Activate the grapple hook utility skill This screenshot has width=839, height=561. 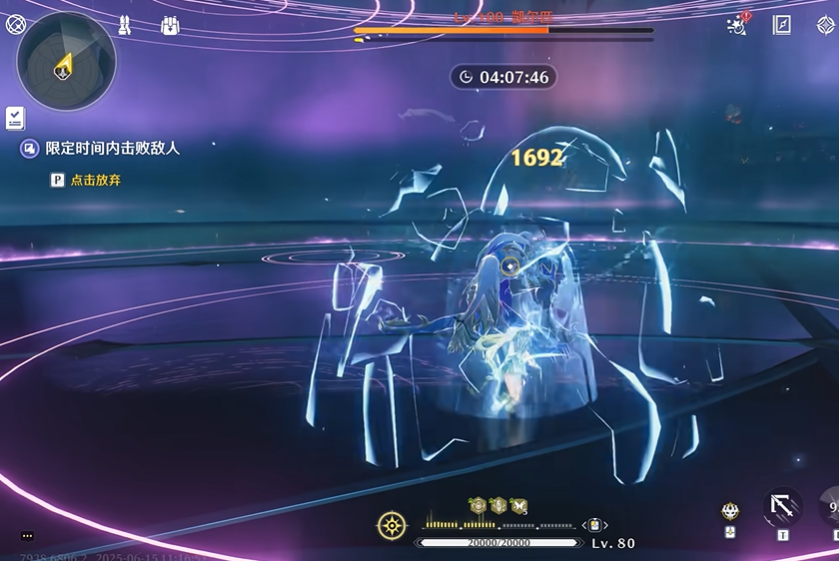[x=782, y=507]
